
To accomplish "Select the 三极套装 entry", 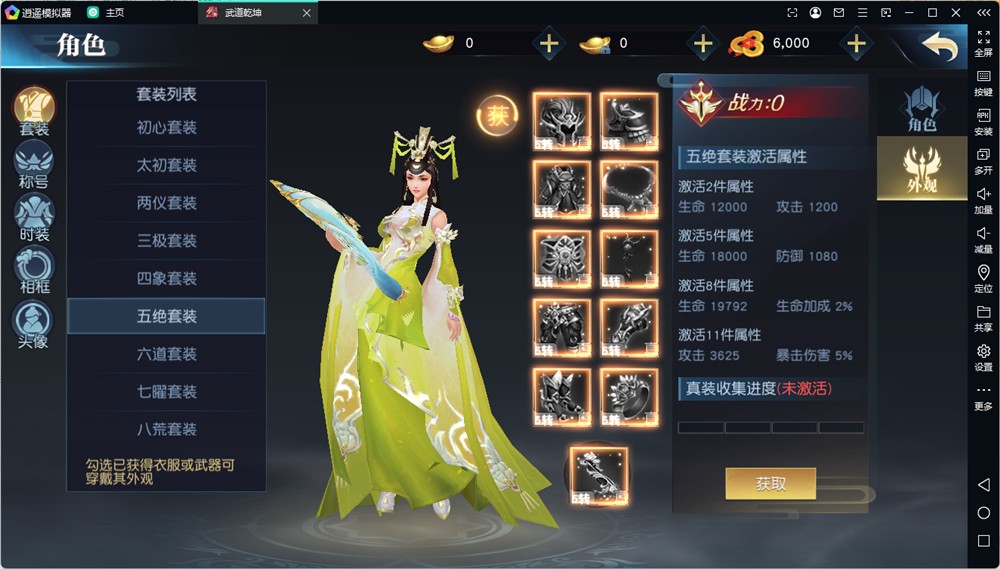I will [166, 241].
